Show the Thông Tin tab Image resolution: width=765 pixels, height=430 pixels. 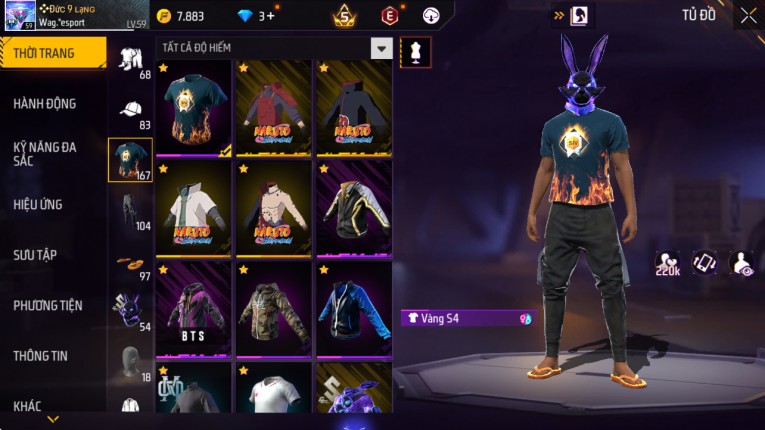click(40, 355)
